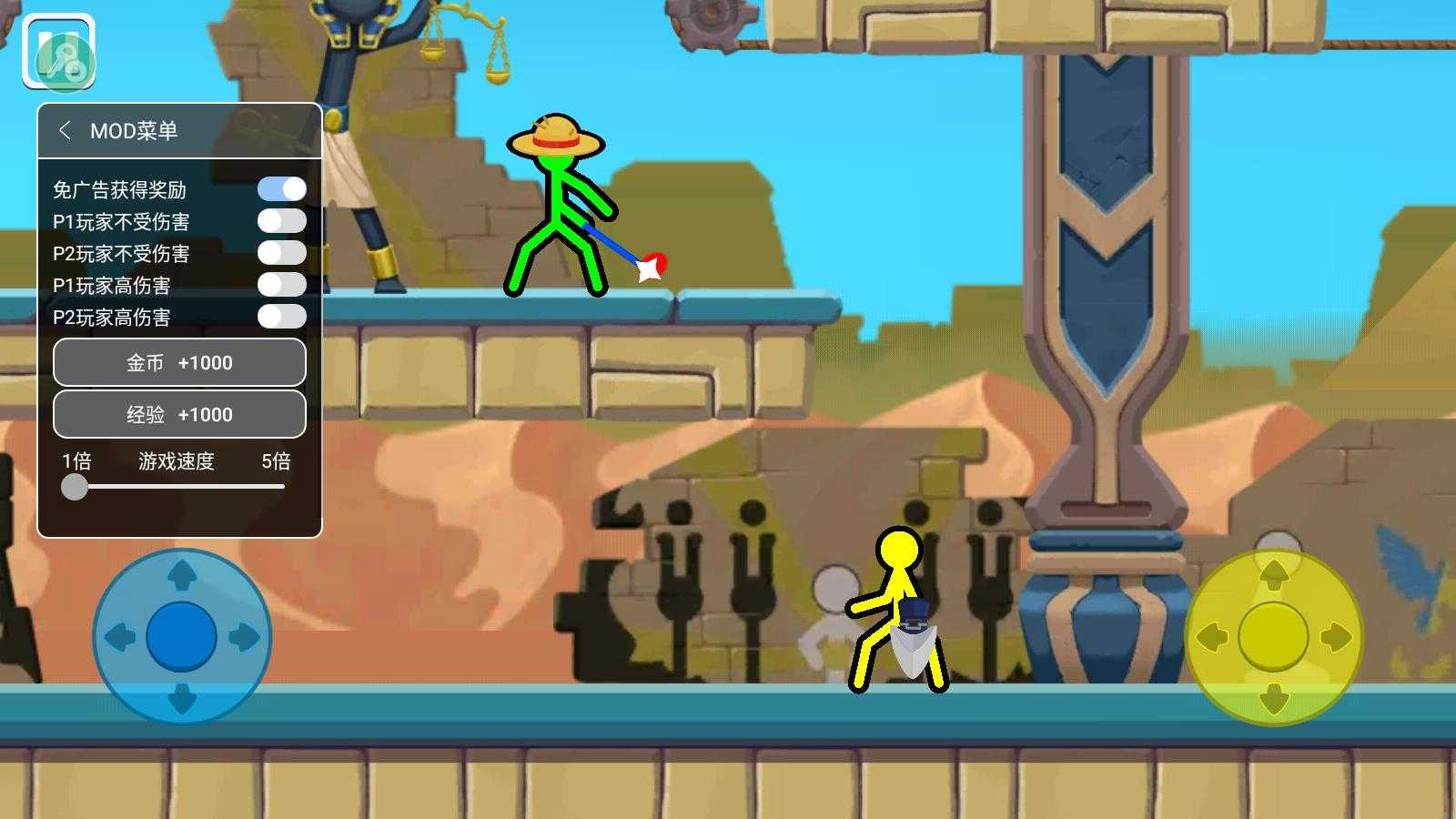Tap the blue joystick up arrow
Screen dimensions: 1456x819
[x=182, y=574]
